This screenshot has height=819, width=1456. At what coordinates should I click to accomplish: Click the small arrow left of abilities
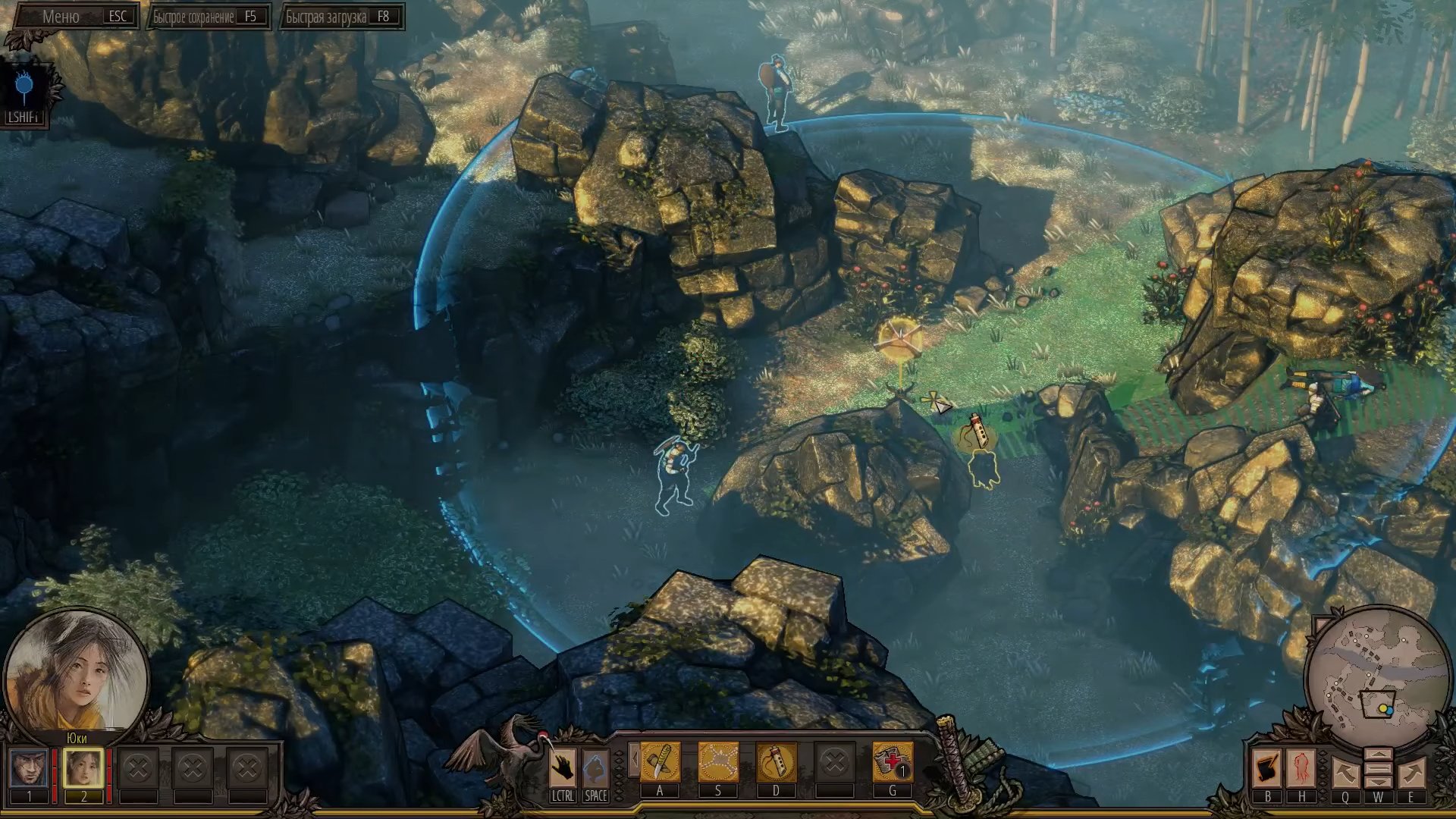click(632, 758)
